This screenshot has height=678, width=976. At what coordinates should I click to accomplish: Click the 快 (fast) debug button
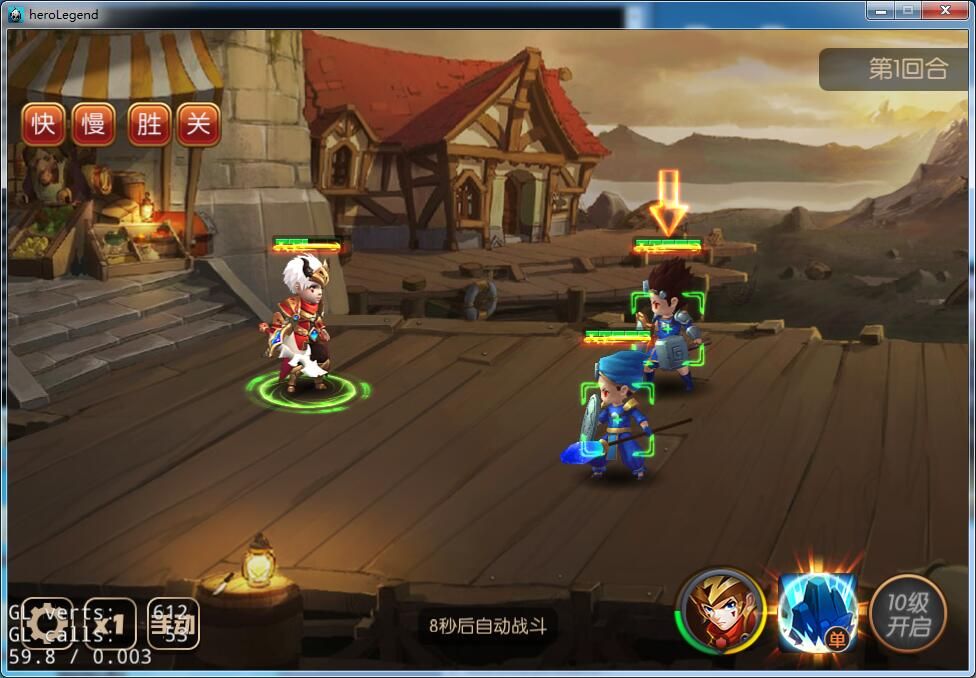43,124
